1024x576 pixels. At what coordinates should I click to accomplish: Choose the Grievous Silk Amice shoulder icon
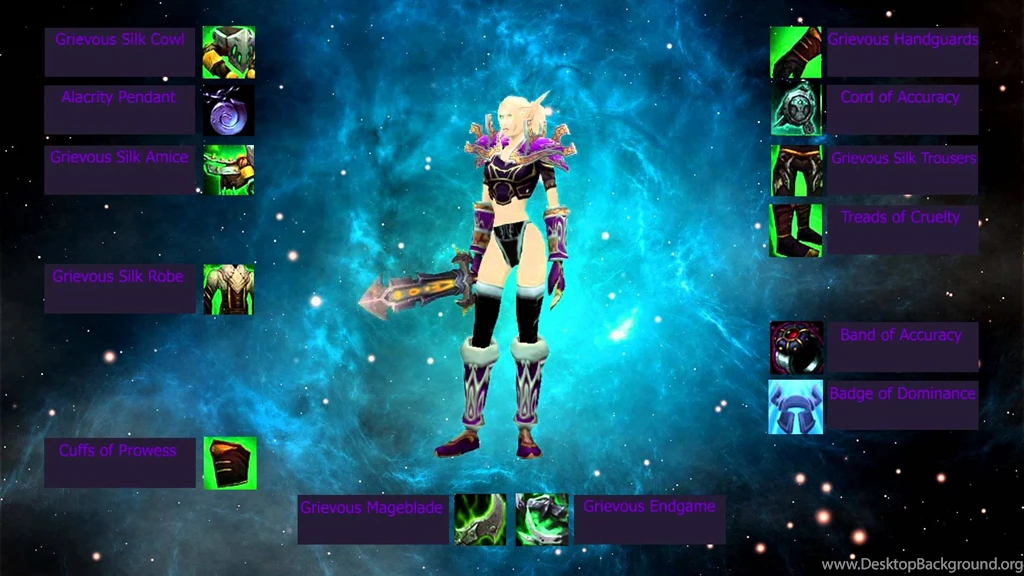click(x=228, y=170)
